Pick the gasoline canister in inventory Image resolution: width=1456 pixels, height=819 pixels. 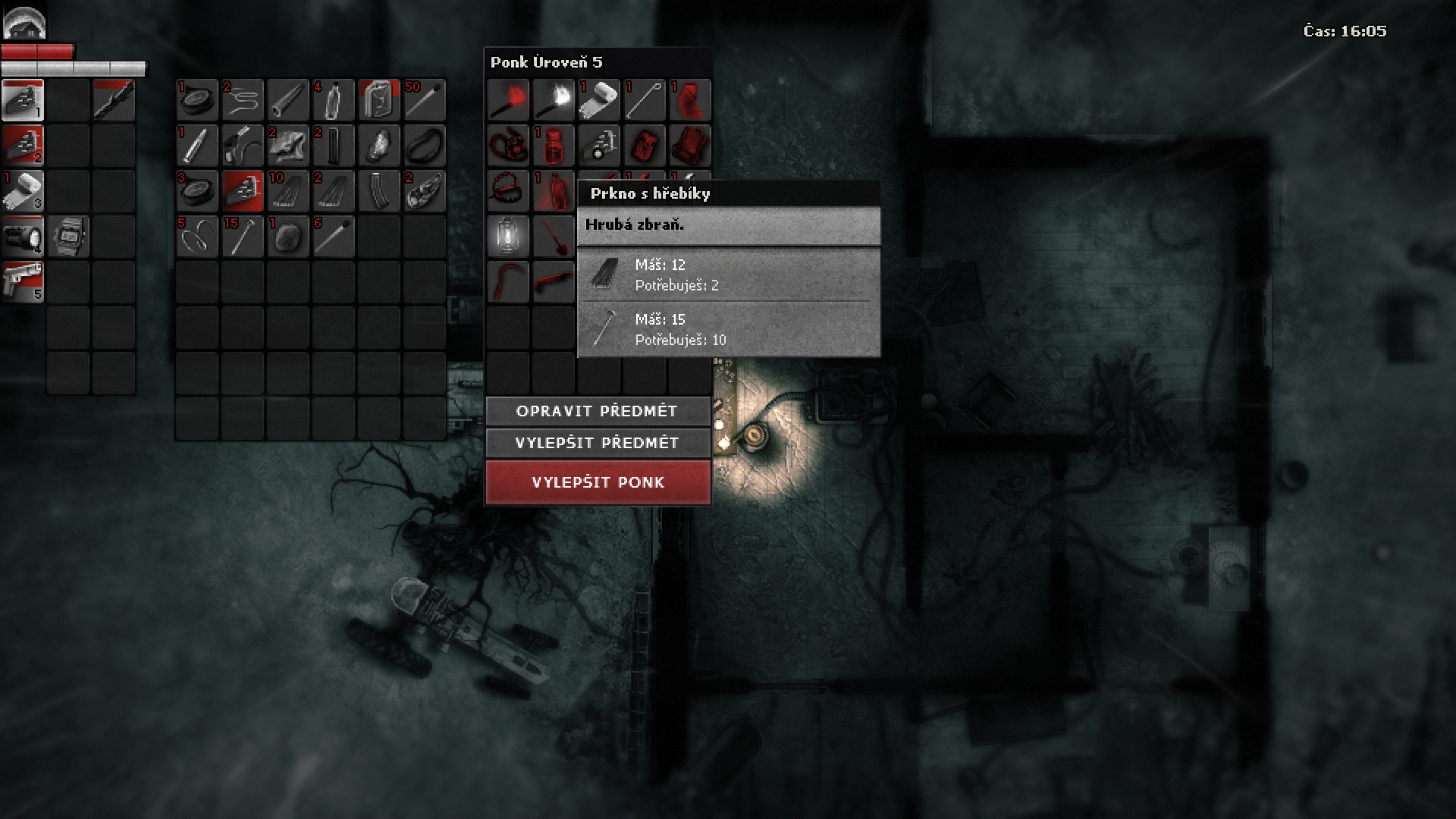pyautogui.click(x=379, y=100)
